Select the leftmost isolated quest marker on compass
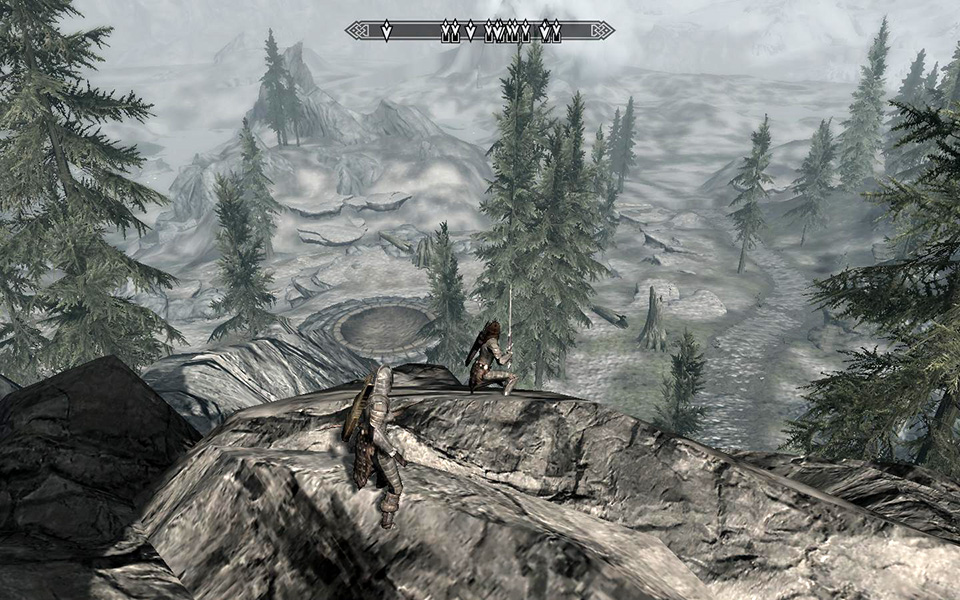Screen dimensions: 960x600 (386, 31)
